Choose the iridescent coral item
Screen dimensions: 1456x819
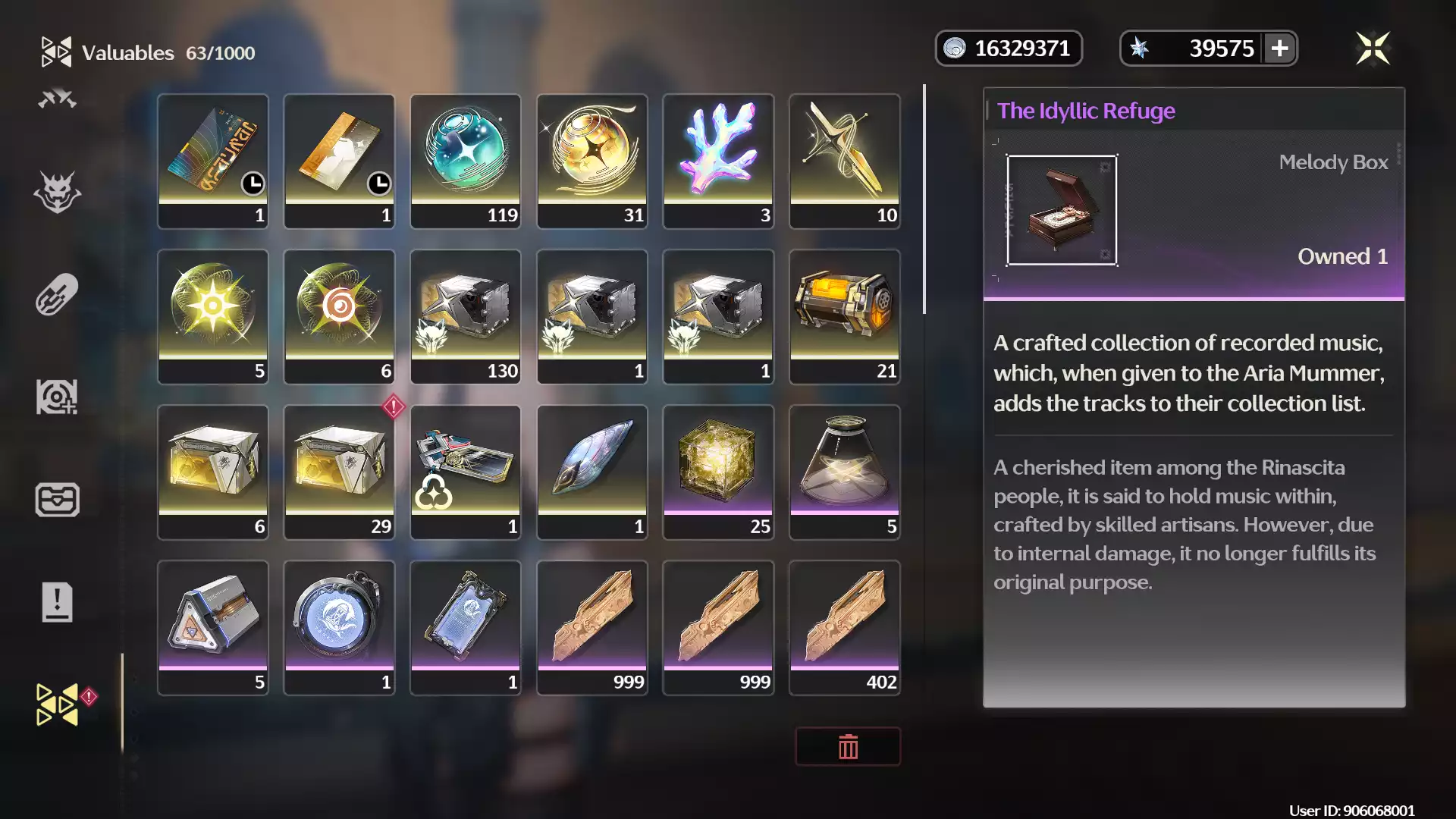click(718, 161)
